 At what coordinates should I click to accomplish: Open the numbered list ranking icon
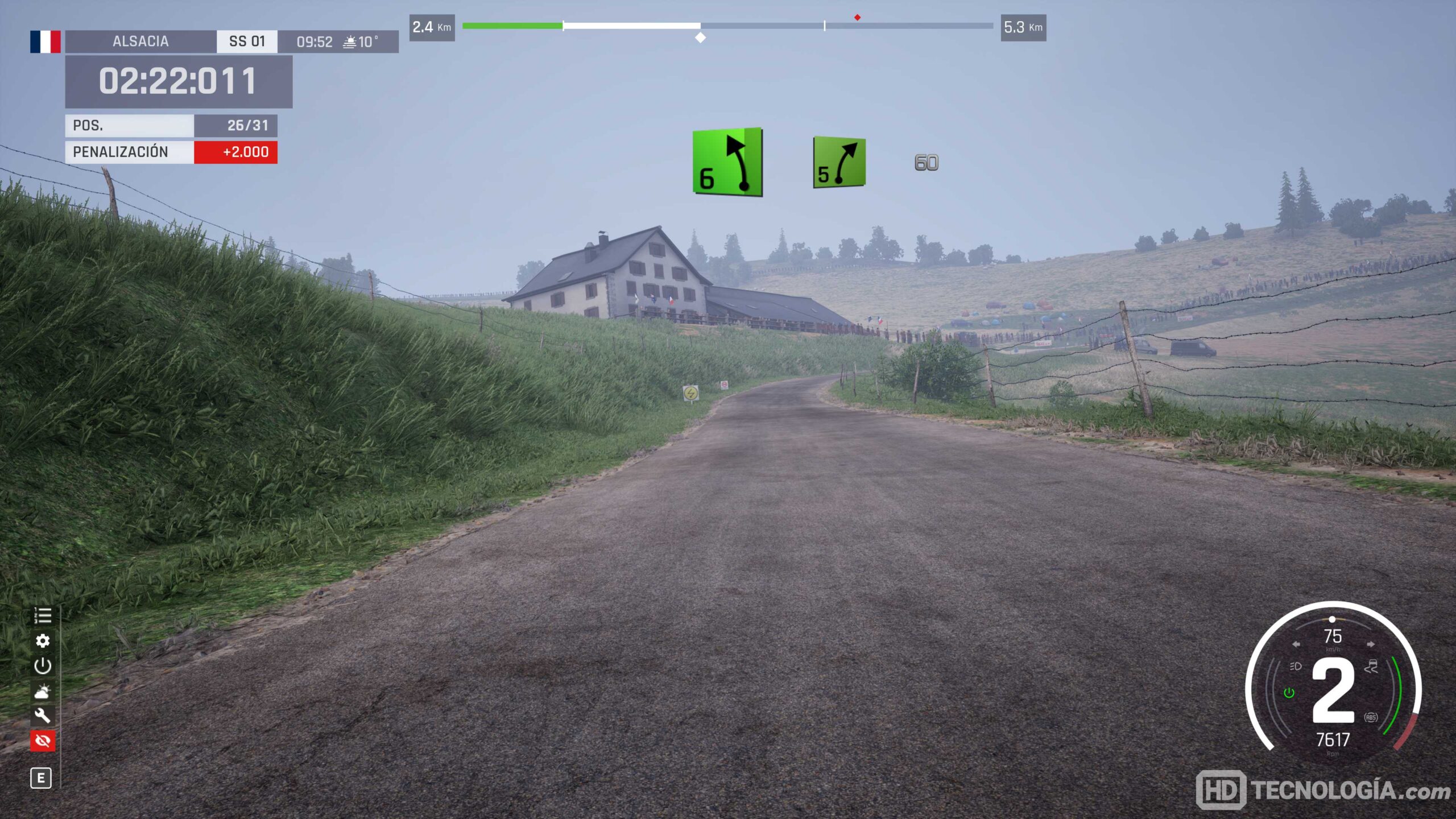coord(43,615)
